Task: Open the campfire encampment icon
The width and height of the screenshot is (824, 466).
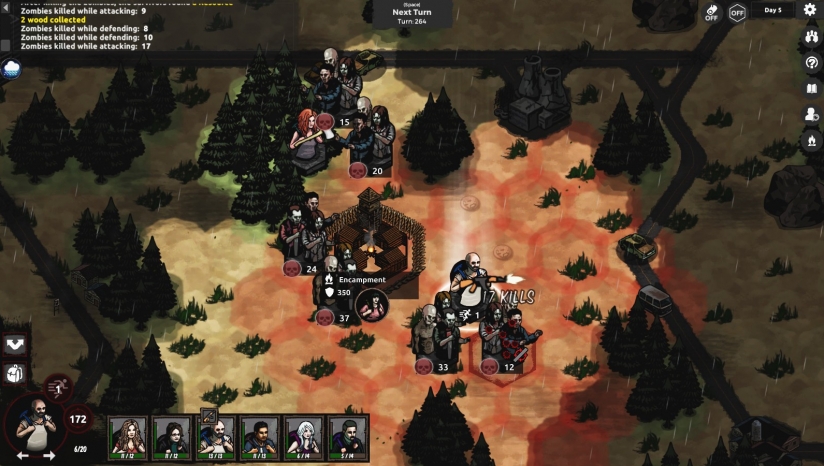Action: click(811, 141)
